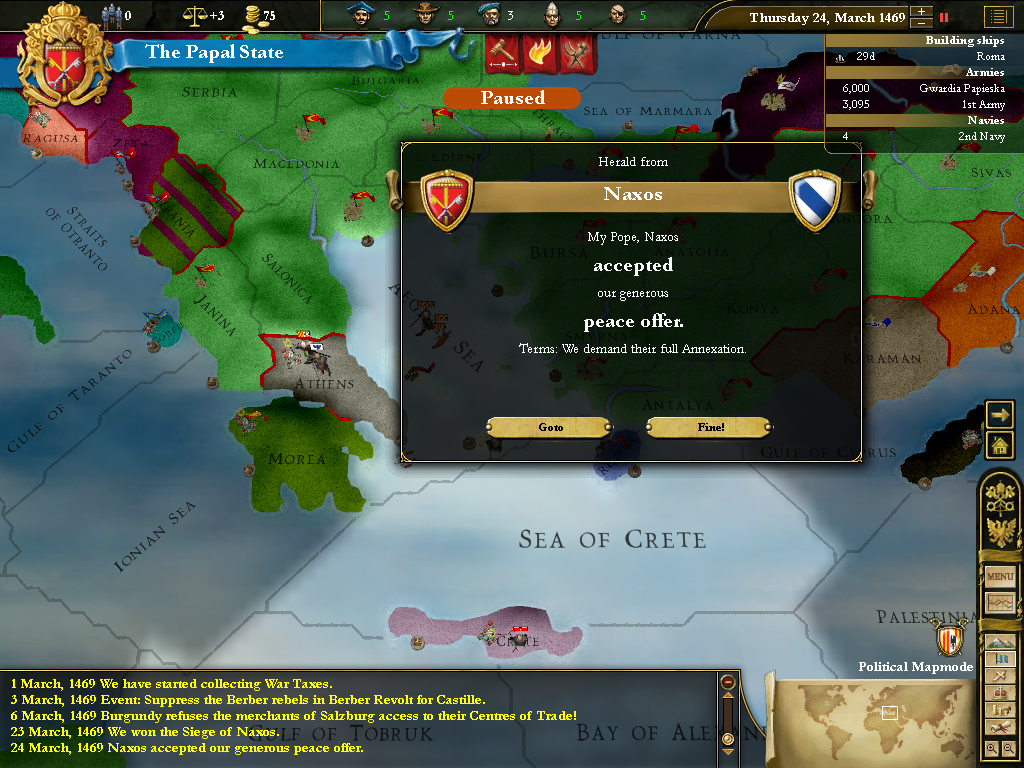
Task: Go to the annexed province via Goto
Action: pos(550,427)
